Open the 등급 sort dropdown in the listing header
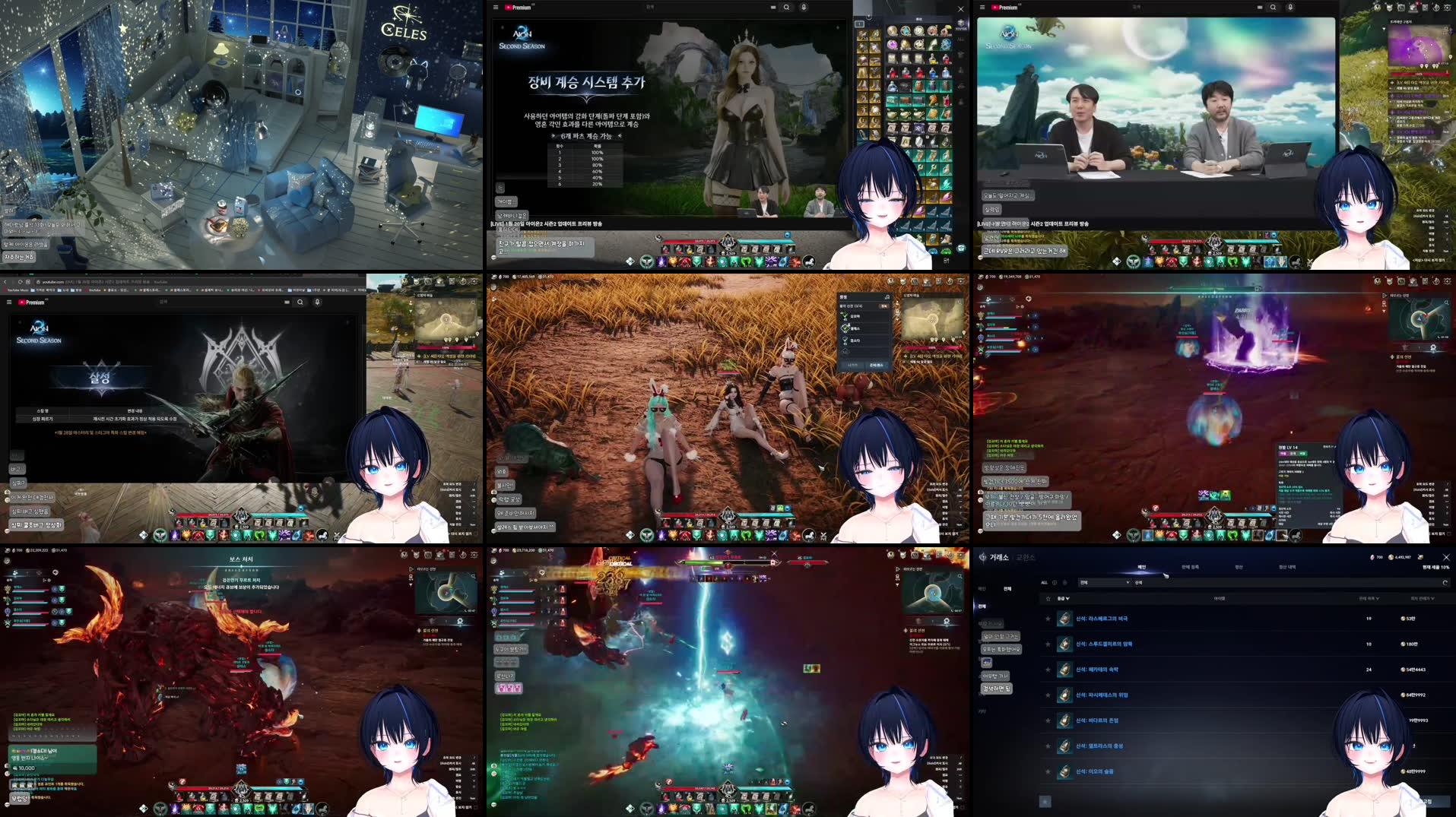The height and width of the screenshot is (817, 1456). pyautogui.click(x=1064, y=599)
